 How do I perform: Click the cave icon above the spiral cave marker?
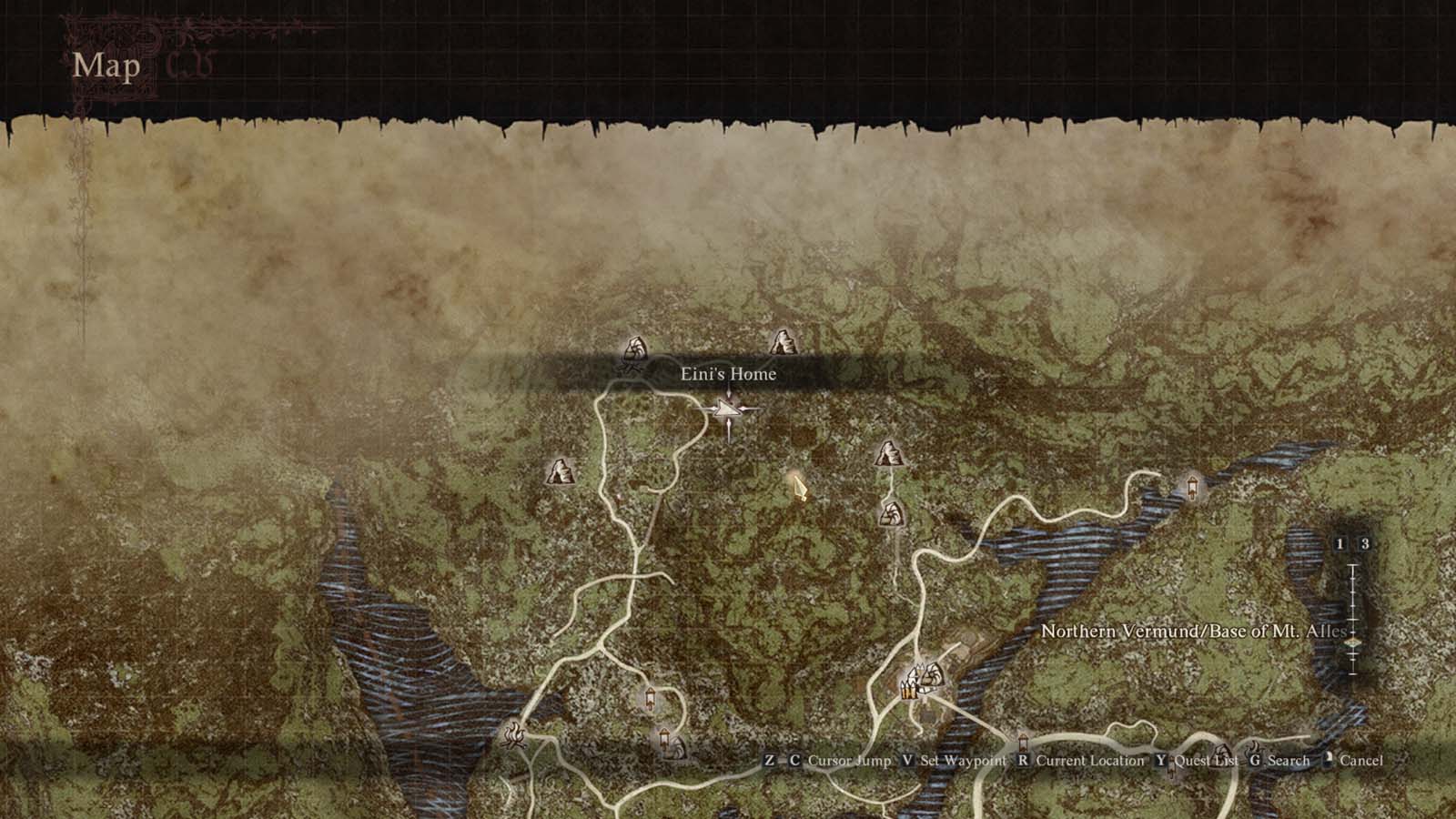pyautogui.click(x=887, y=451)
